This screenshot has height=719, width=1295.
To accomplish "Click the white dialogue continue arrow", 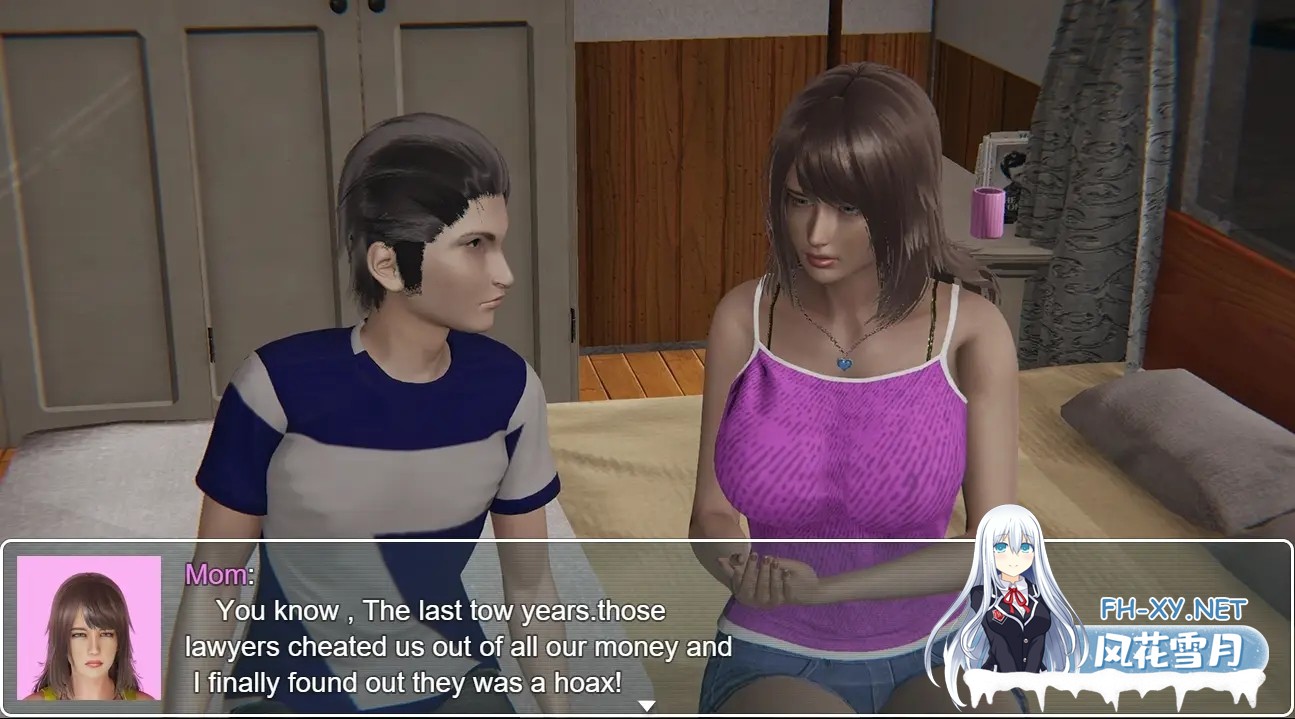I will point(647,706).
